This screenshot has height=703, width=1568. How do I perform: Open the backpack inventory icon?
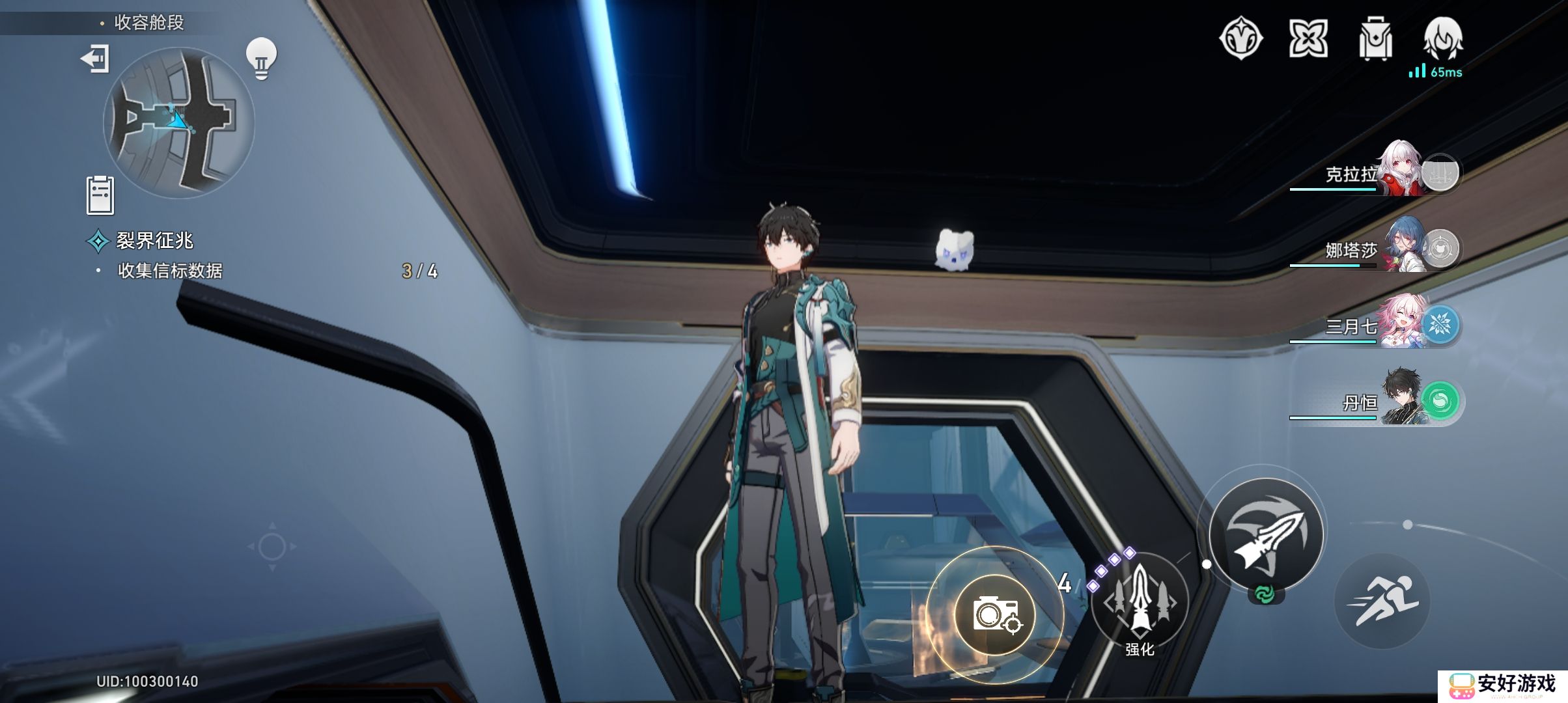[1375, 38]
